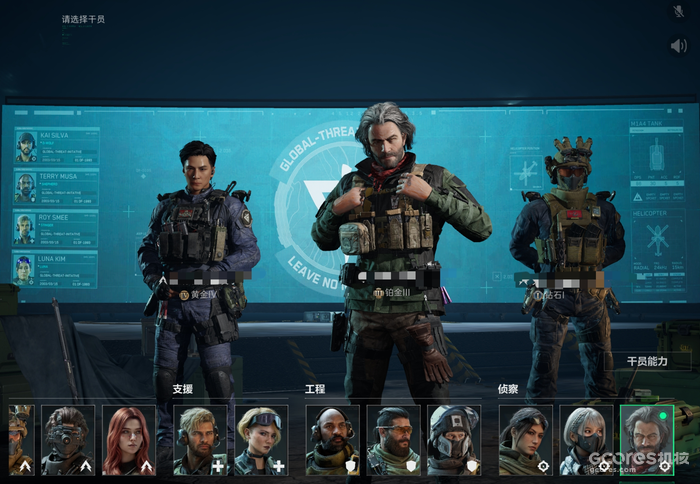Viewport: 700px width, 484px height.
Task: Select the blonde support operator wearing goggles
Action: (261, 439)
